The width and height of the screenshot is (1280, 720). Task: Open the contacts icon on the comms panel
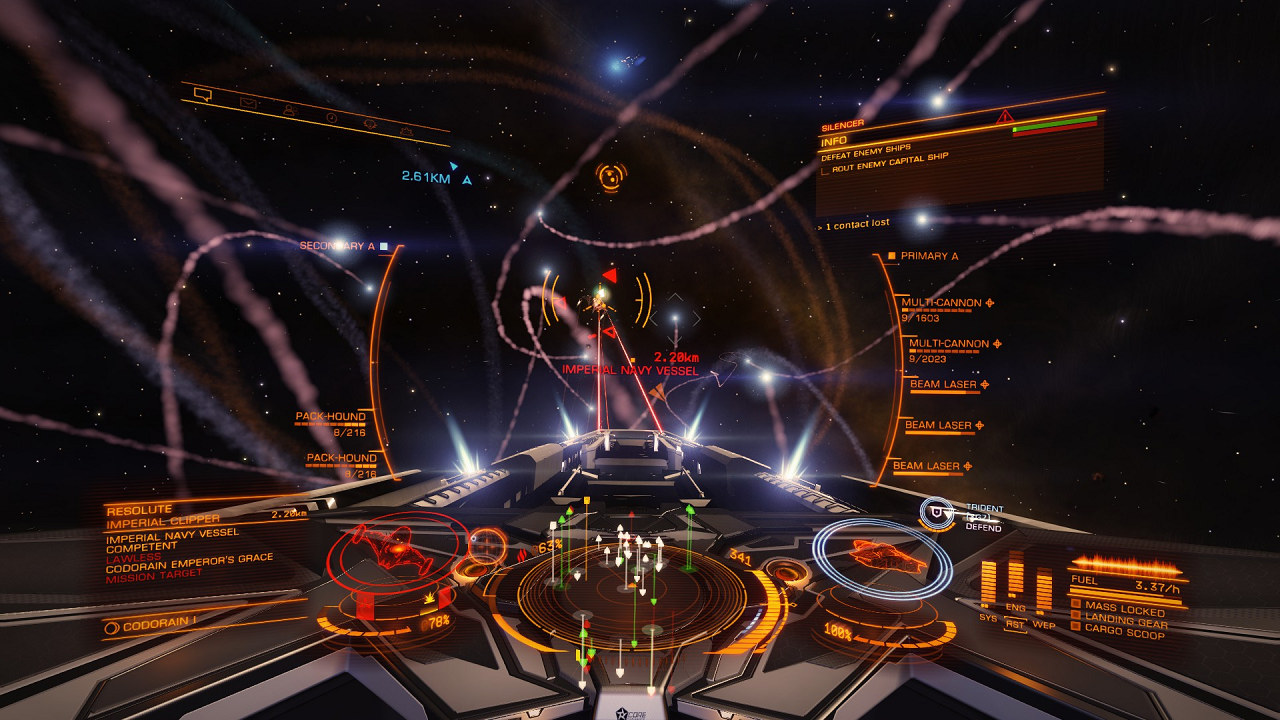[291, 111]
